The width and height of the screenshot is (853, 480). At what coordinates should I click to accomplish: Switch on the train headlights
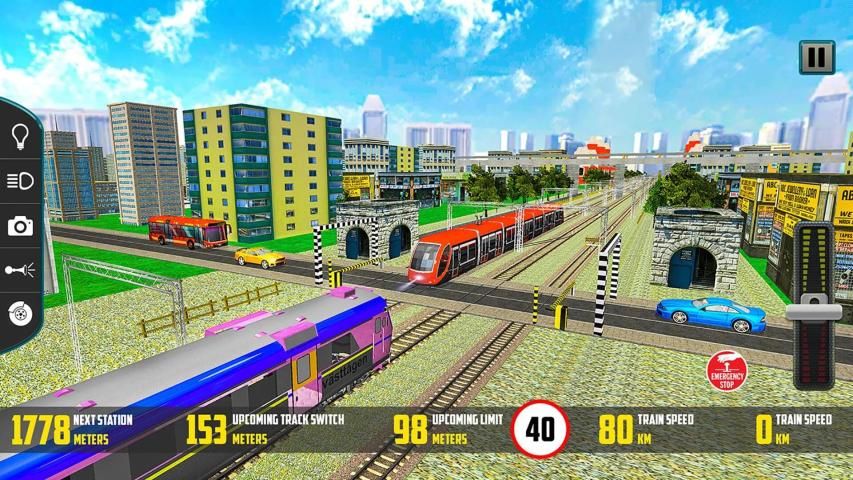point(19,181)
